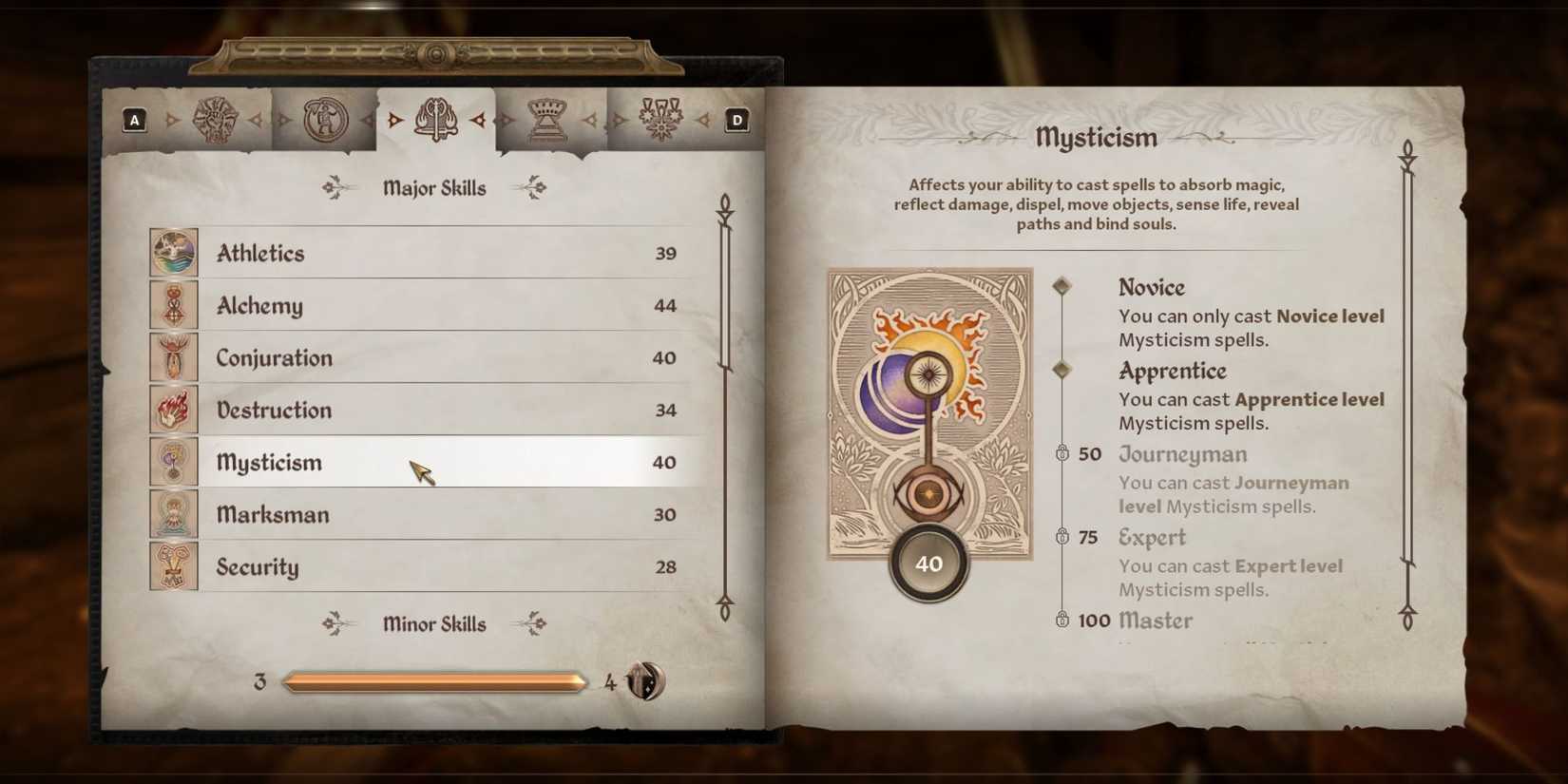The image size is (1568, 784).
Task: Click the Alchemy skill icon
Action: pyautogui.click(x=173, y=305)
